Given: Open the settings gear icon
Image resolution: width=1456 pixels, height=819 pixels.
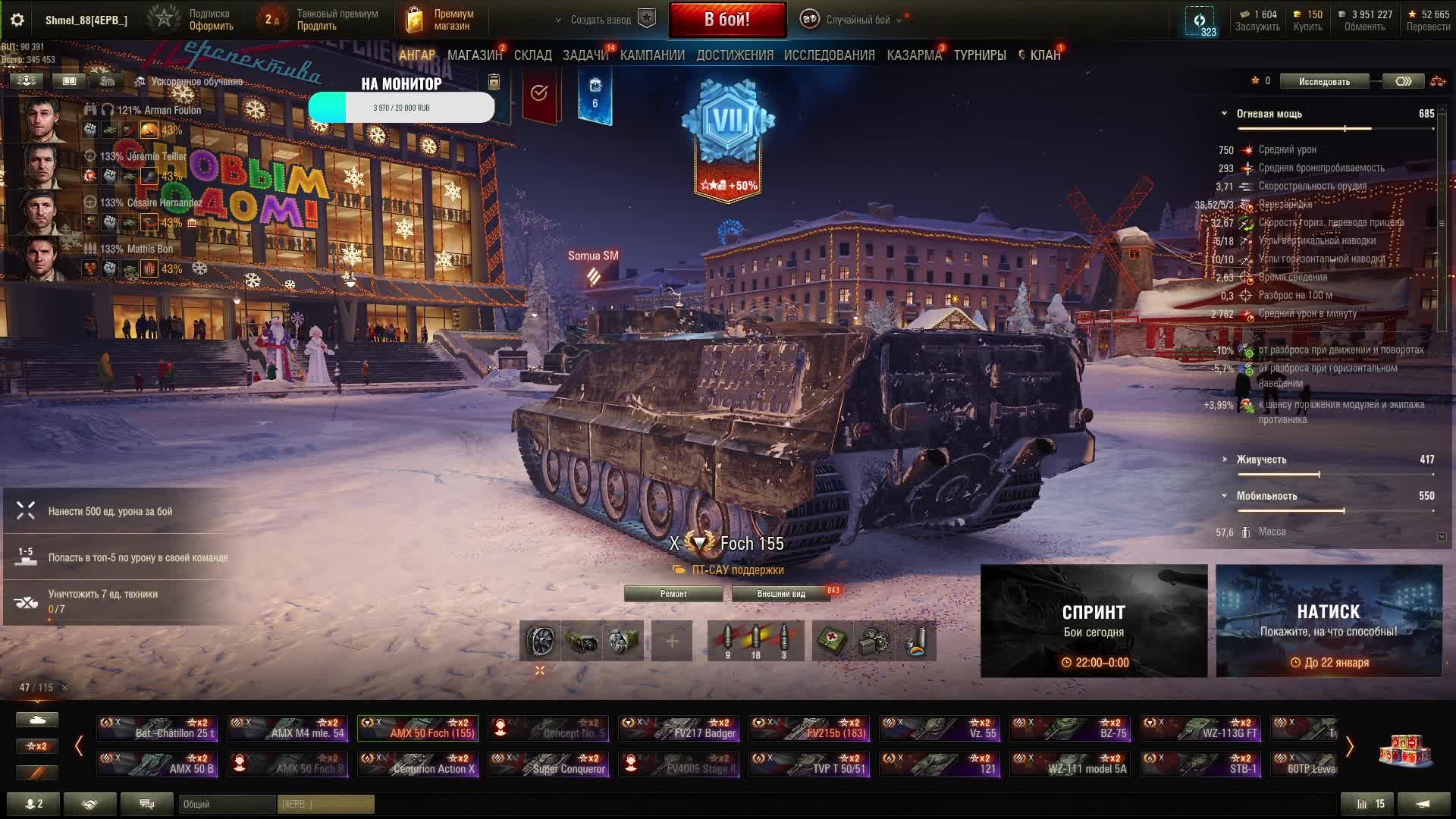Looking at the screenshot, I should [x=17, y=20].
